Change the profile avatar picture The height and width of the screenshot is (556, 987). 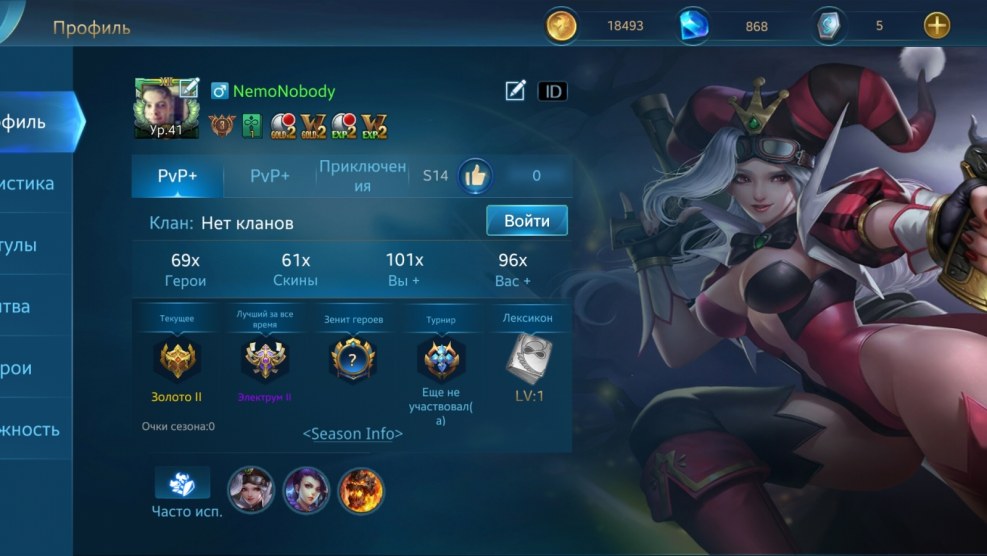pyautogui.click(x=166, y=108)
